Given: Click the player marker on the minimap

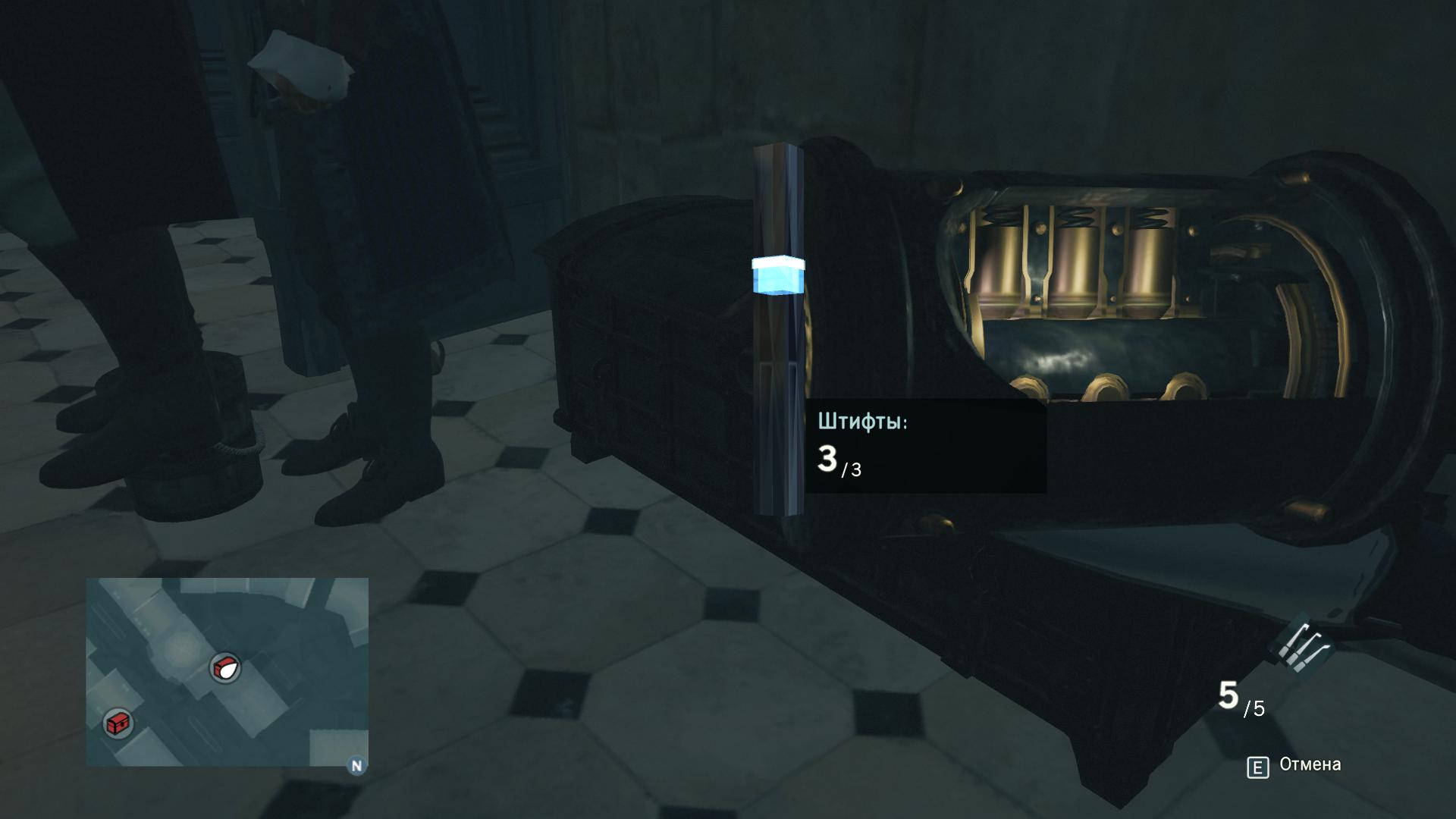Looking at the screenshot, I should [225, 668].
